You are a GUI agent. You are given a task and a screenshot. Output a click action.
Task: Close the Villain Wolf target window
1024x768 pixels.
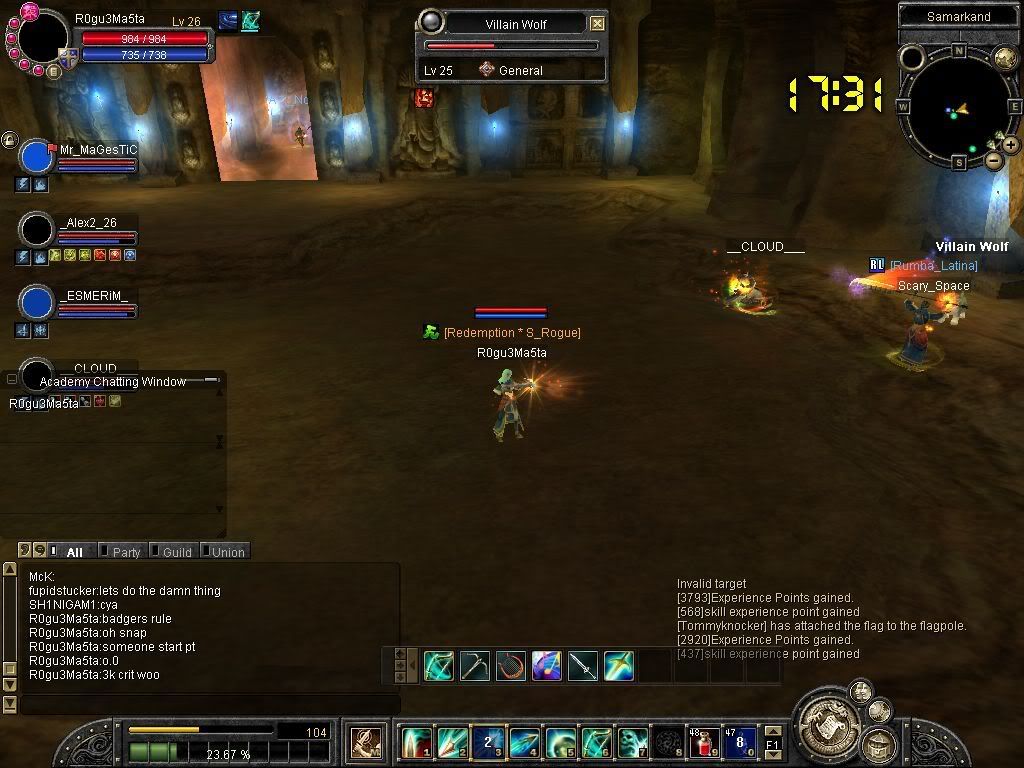point(597,23)
